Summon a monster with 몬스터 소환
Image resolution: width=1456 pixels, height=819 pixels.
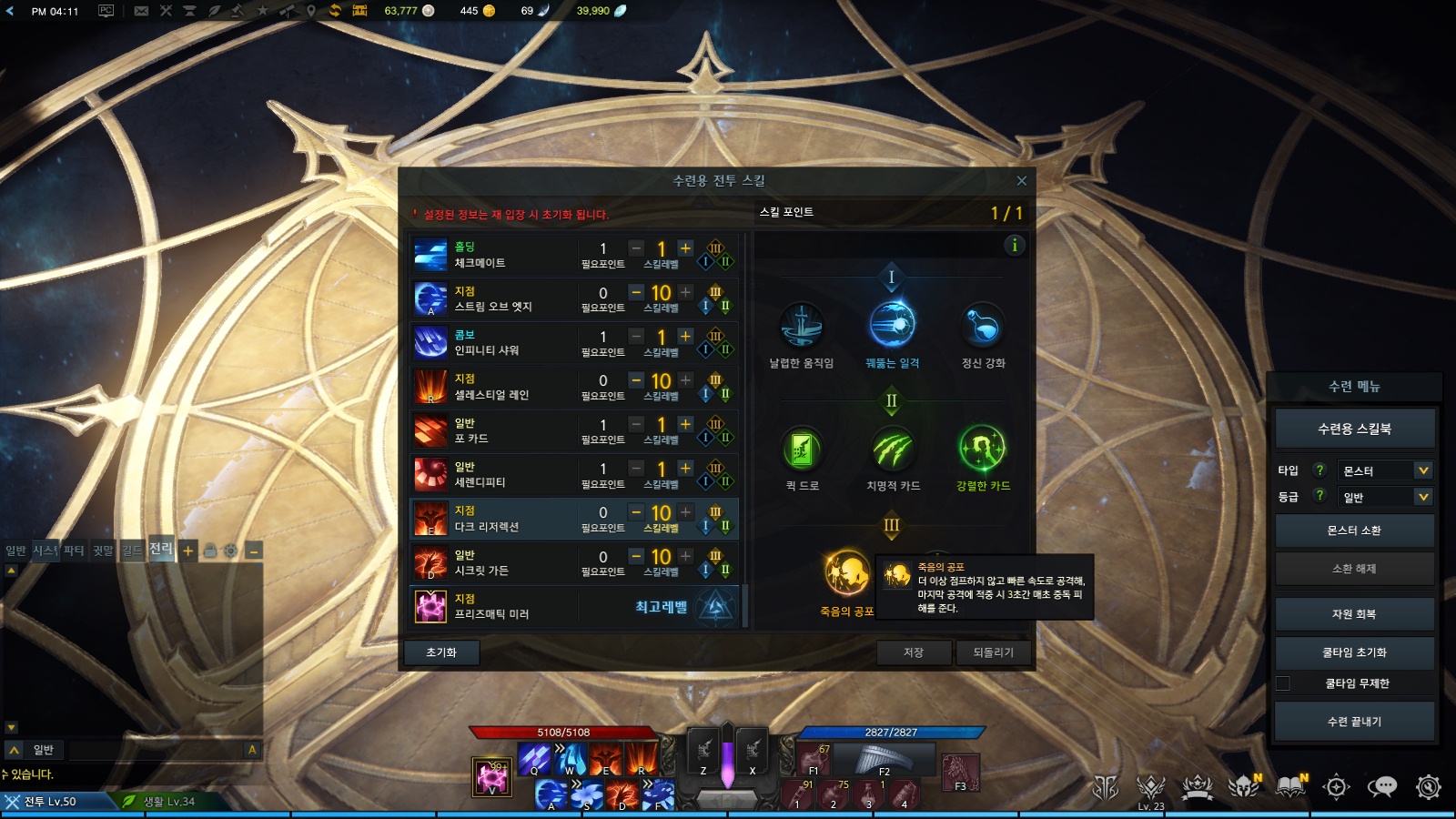pos(1354,531)
